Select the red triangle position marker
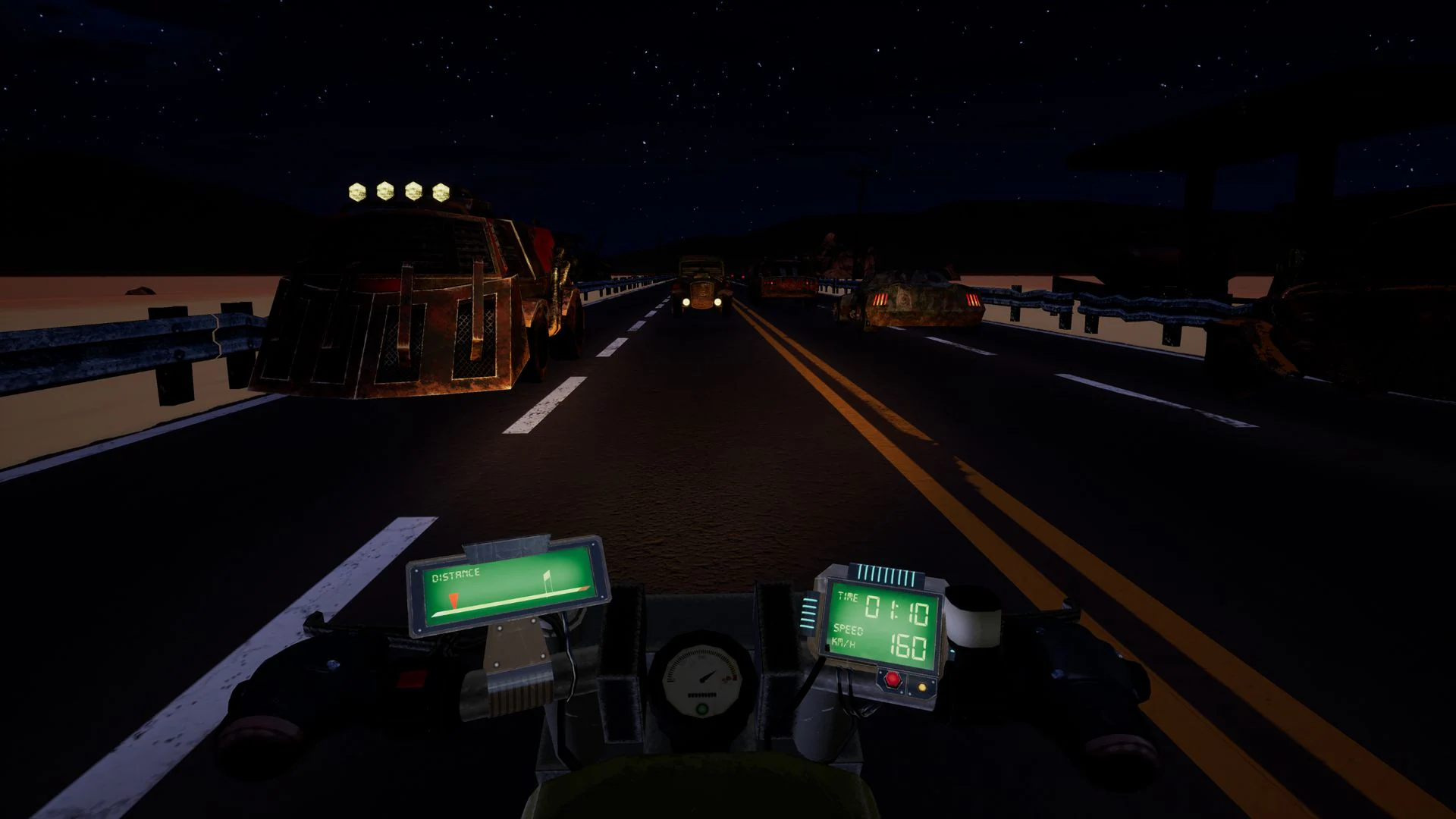 453,599
